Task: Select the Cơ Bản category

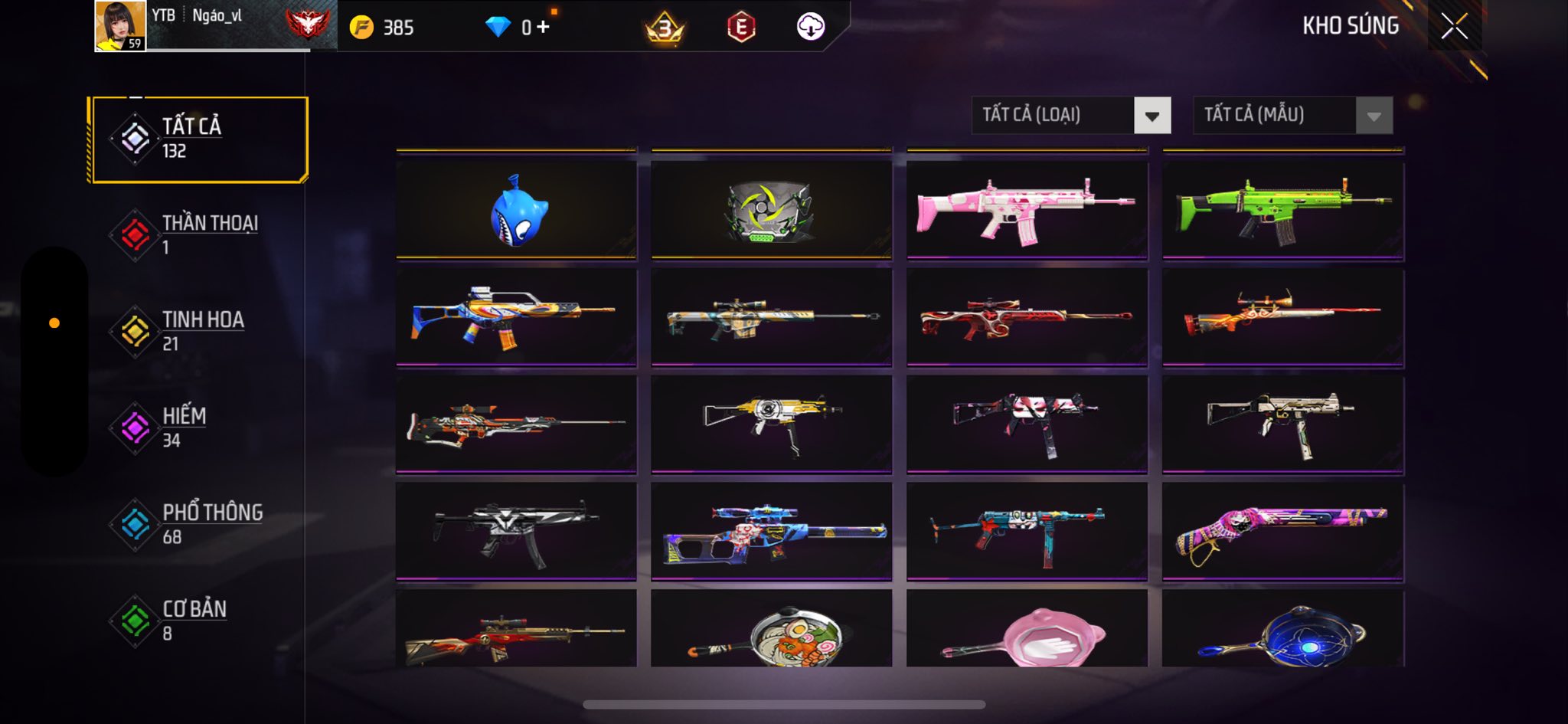Action: point(198,621)
